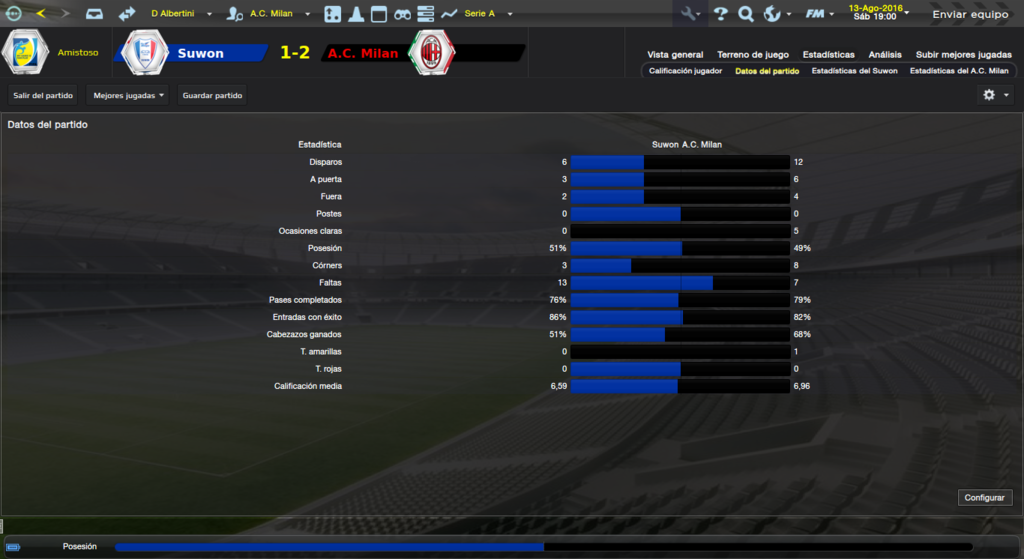
Task: View Estadísticas del A.C. Milan subtab
Action: coord(958,71)
